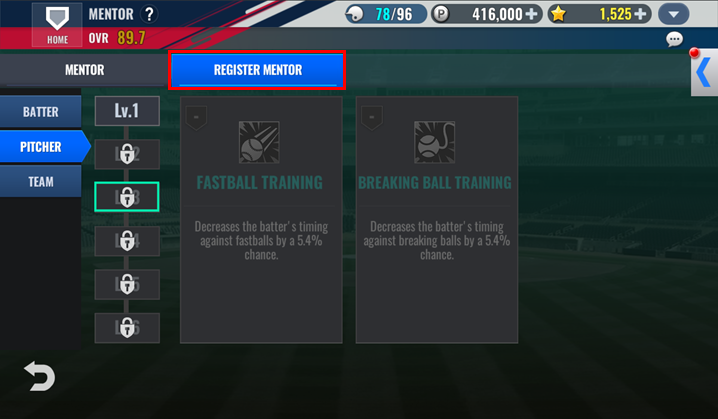The image size is (718, 419).
Task: Select the Fastball Training card
Action: (x=259, y=220)
